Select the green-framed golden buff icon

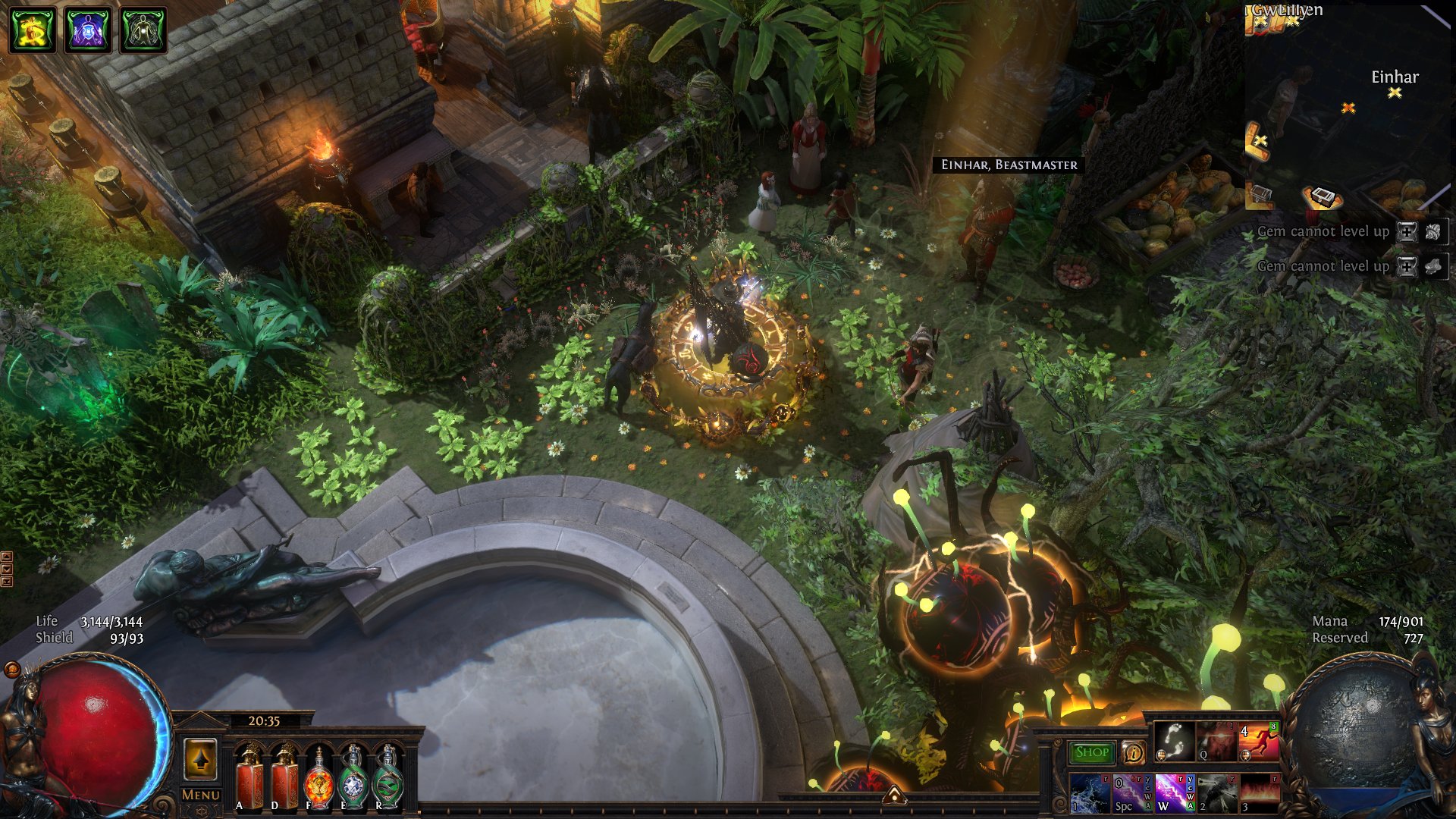coord(33,30)
